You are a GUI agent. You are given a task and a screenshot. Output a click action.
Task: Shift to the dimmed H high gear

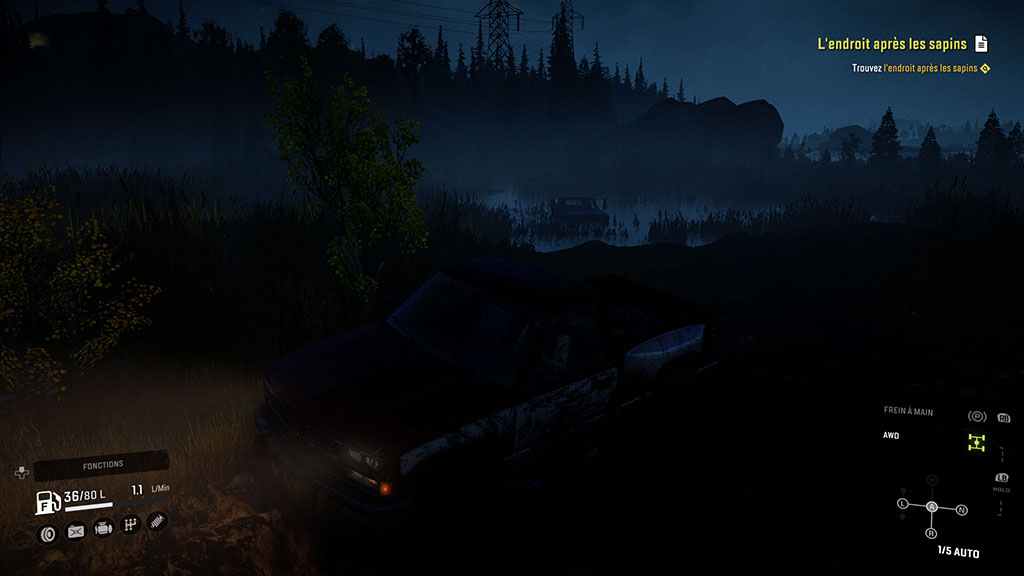[932, 481]
